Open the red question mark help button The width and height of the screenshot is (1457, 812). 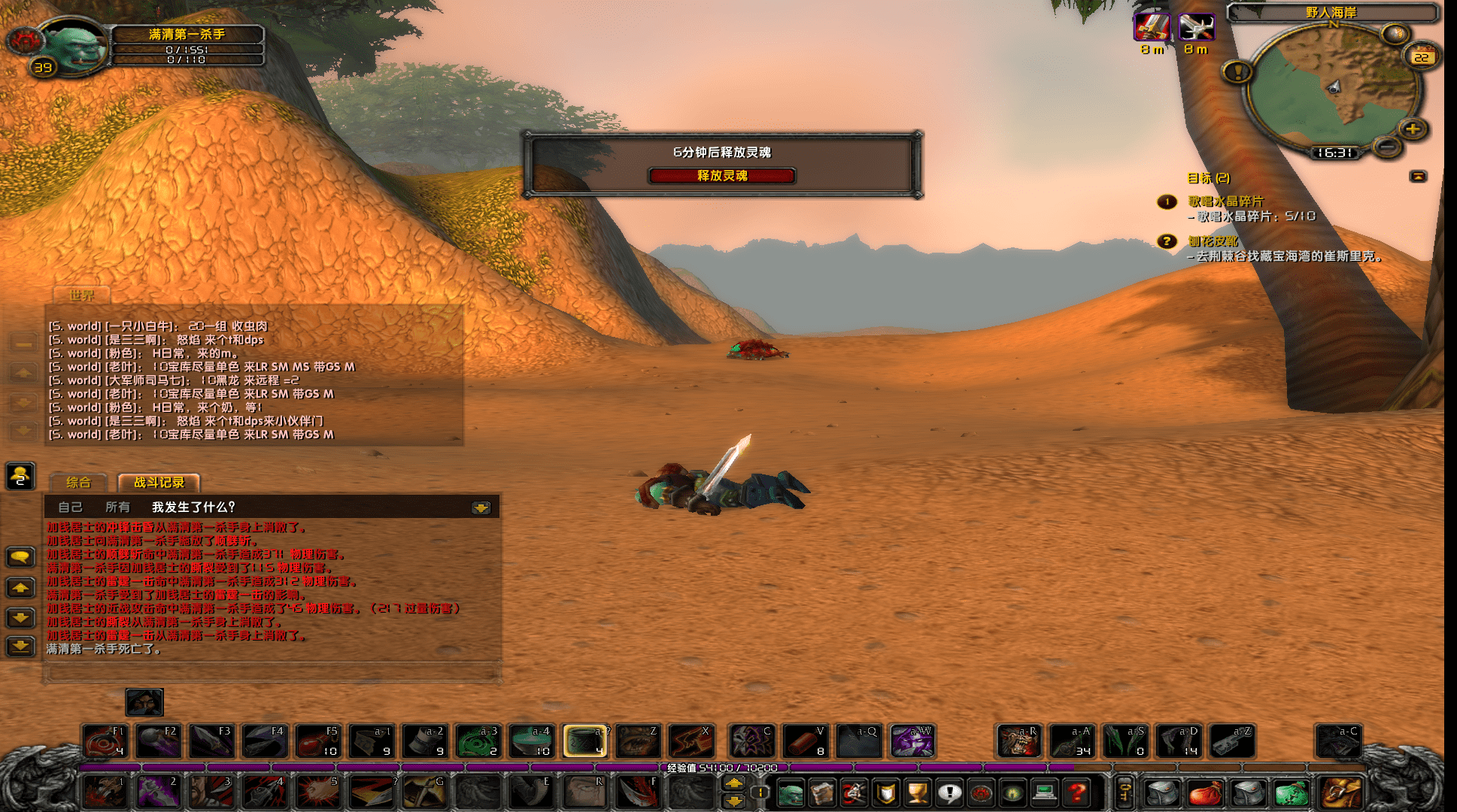tap(1077, 792)
